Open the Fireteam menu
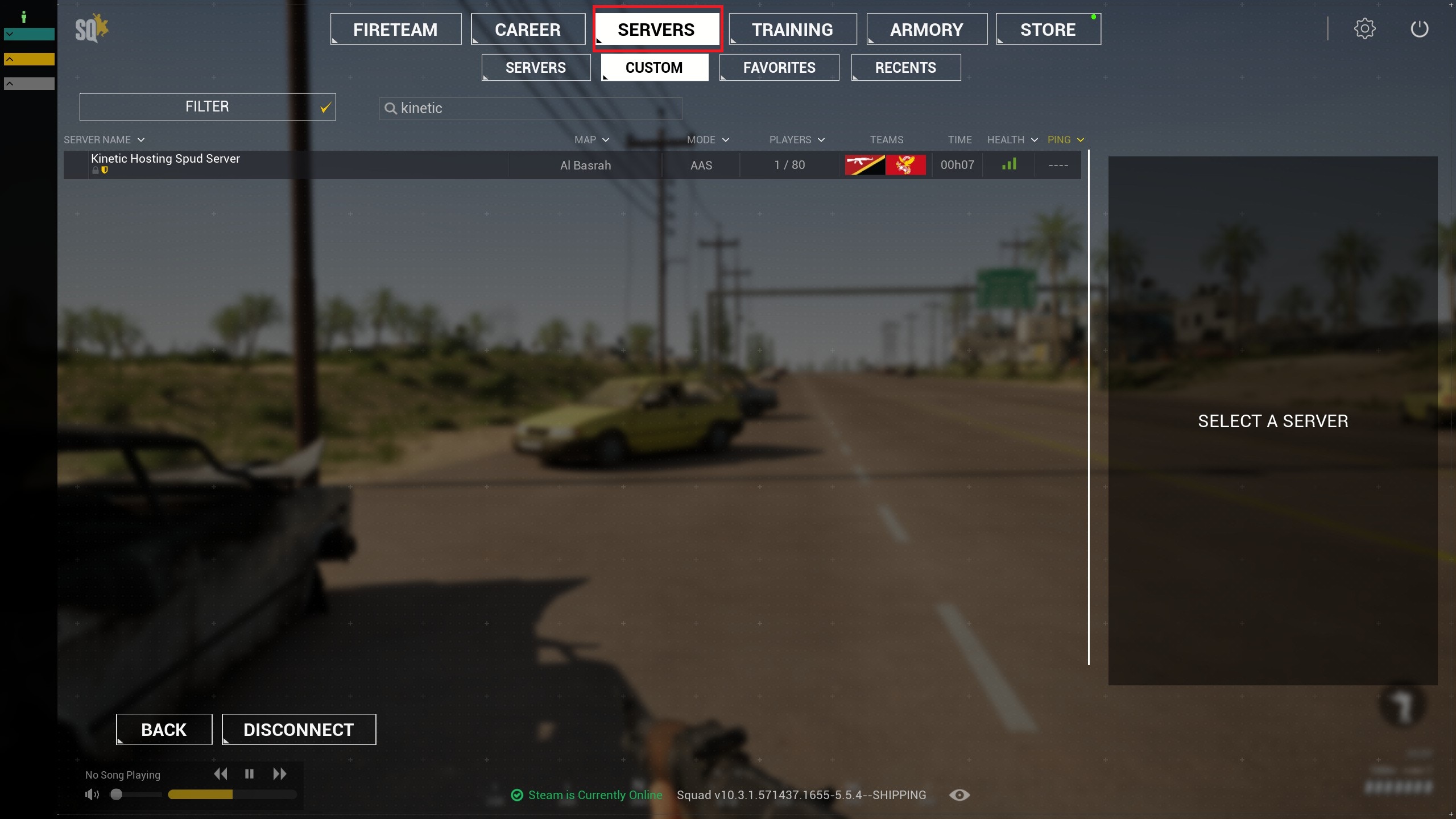The height and width of the screenshot is (819, 1456). tap(395, 30)
